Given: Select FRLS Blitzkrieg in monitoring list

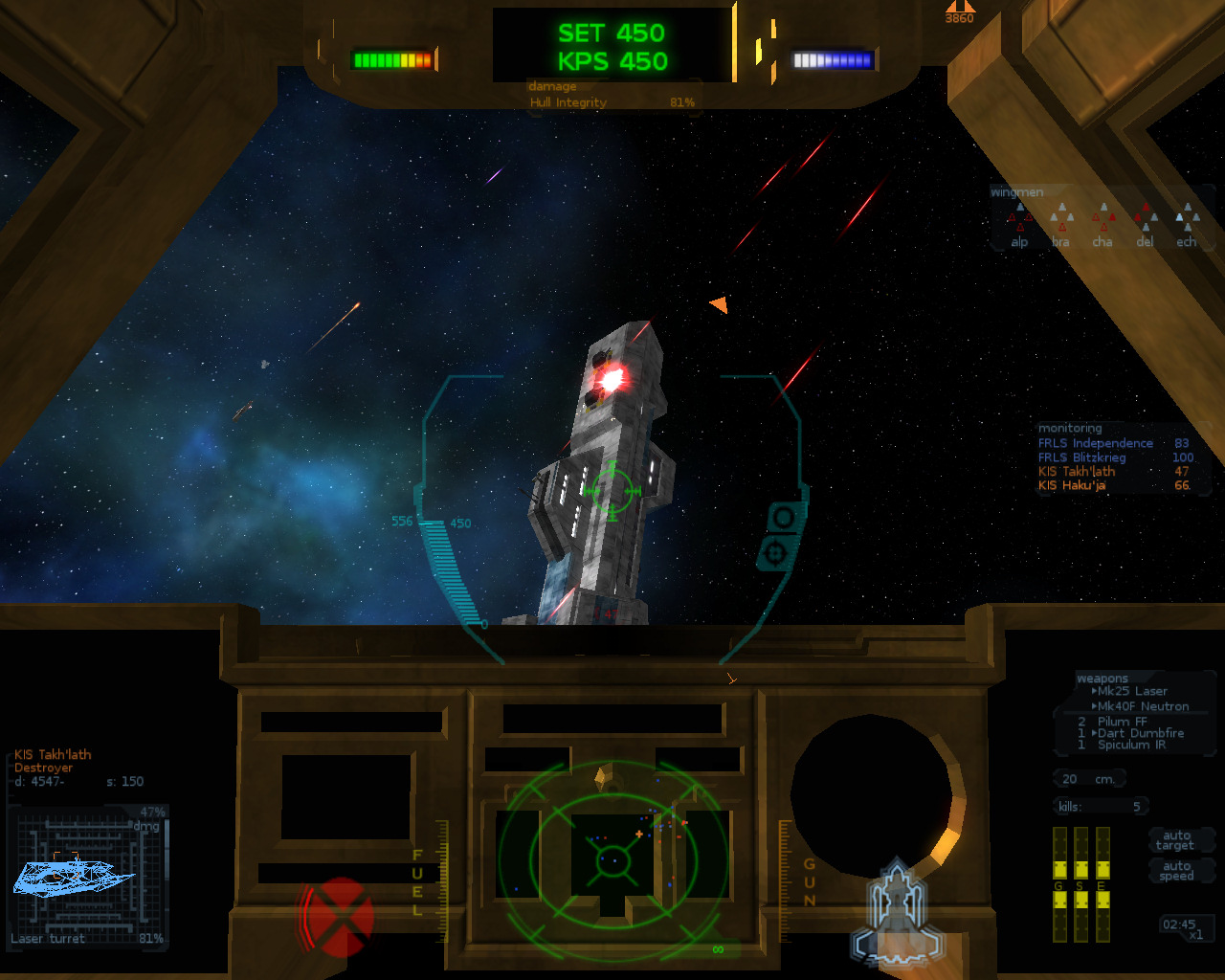Looking at the screenshot, I should click(1081, 457).
